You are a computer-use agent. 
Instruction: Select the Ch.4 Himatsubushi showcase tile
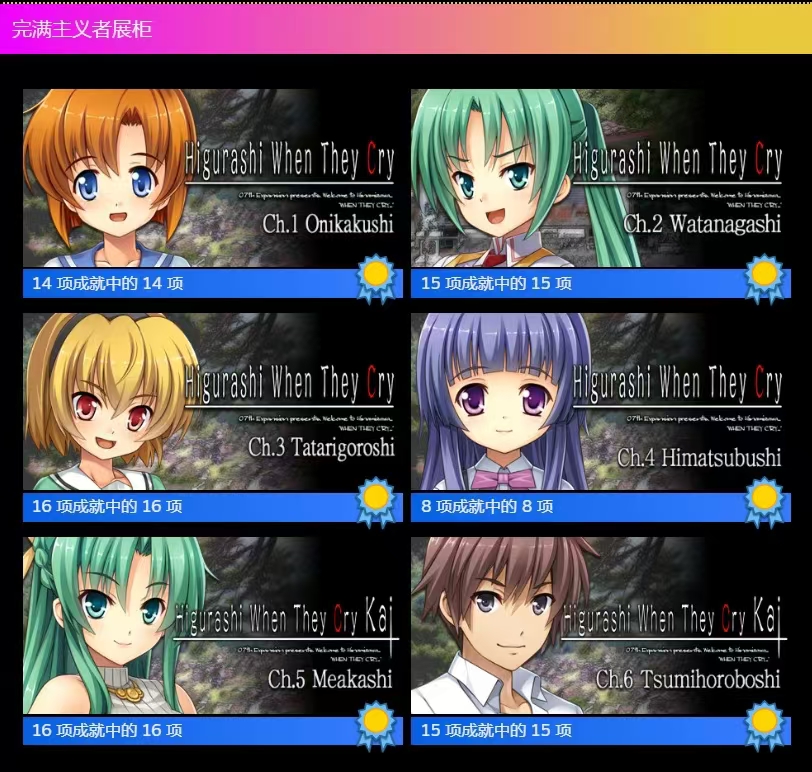598,402
